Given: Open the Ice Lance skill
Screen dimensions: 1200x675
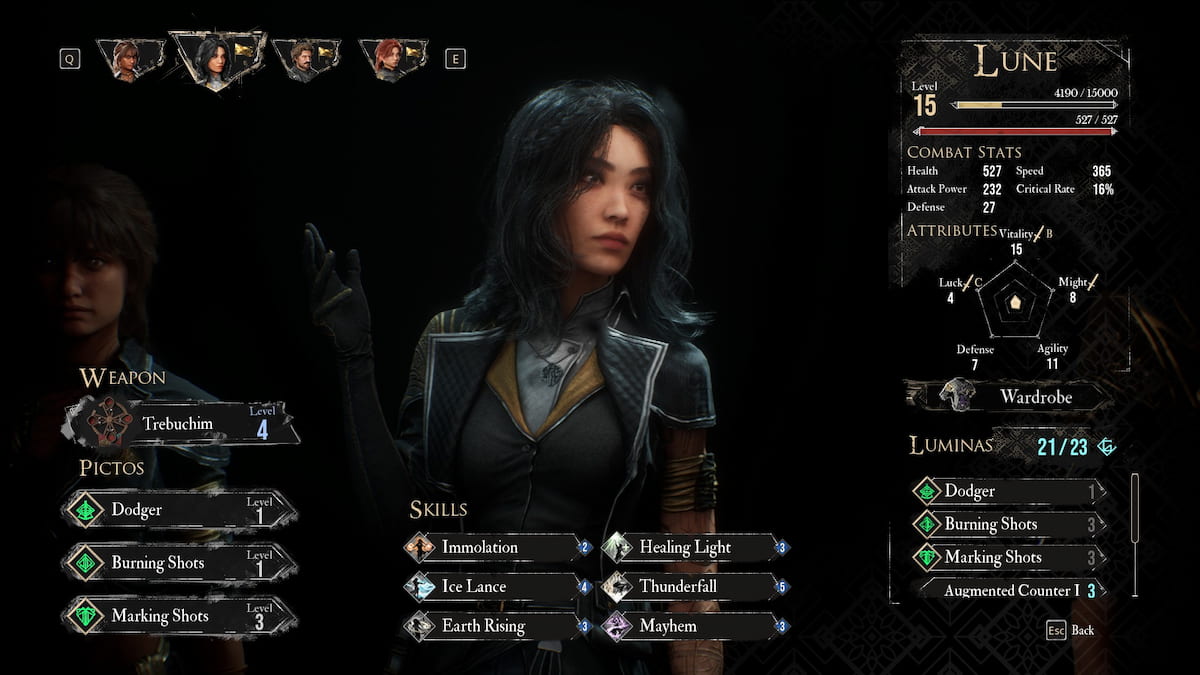Looking at the screenshot, I should [x=496, y=586].
